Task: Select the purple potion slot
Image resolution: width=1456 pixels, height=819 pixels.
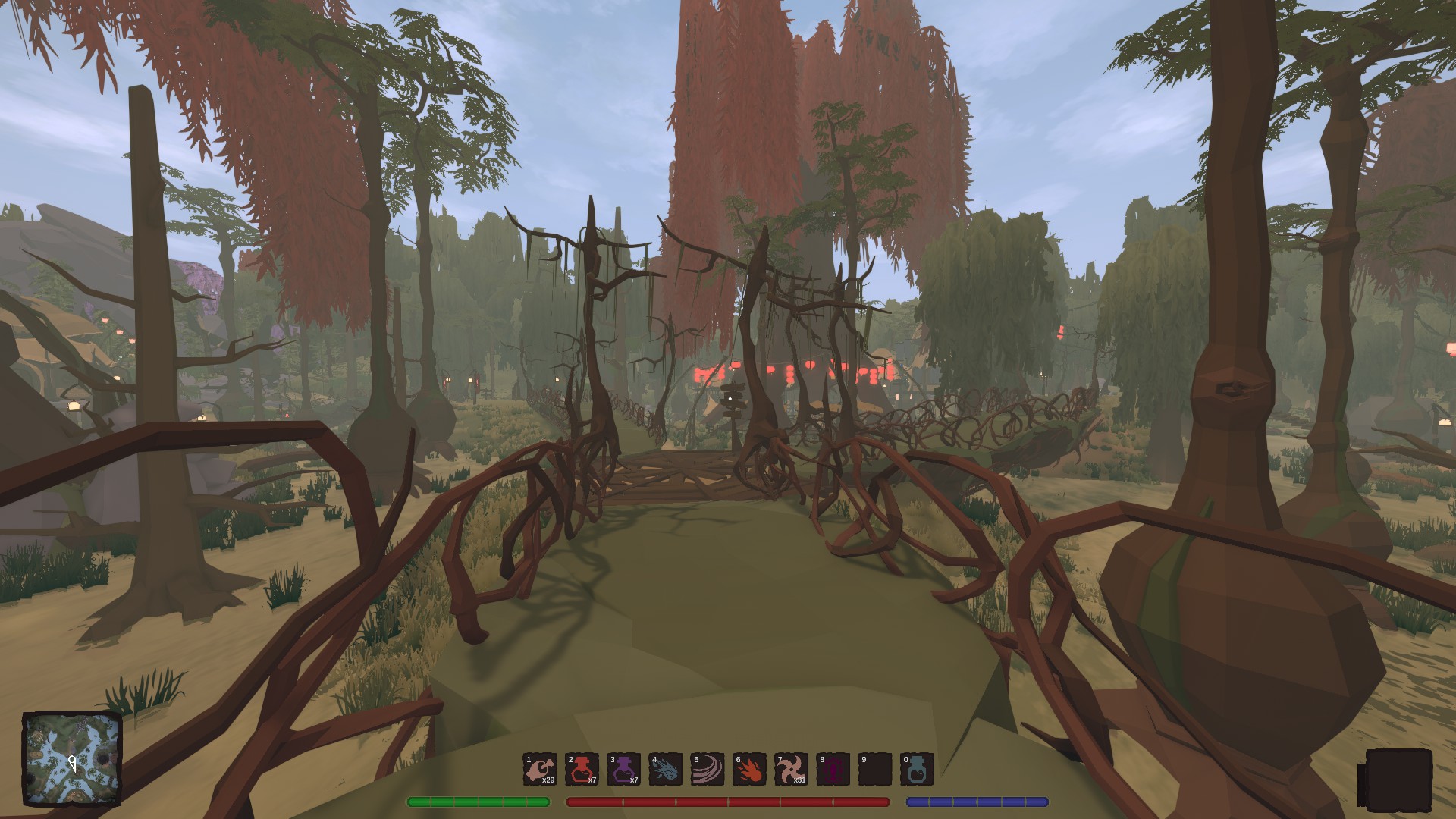Action: [x=623, y=769]
